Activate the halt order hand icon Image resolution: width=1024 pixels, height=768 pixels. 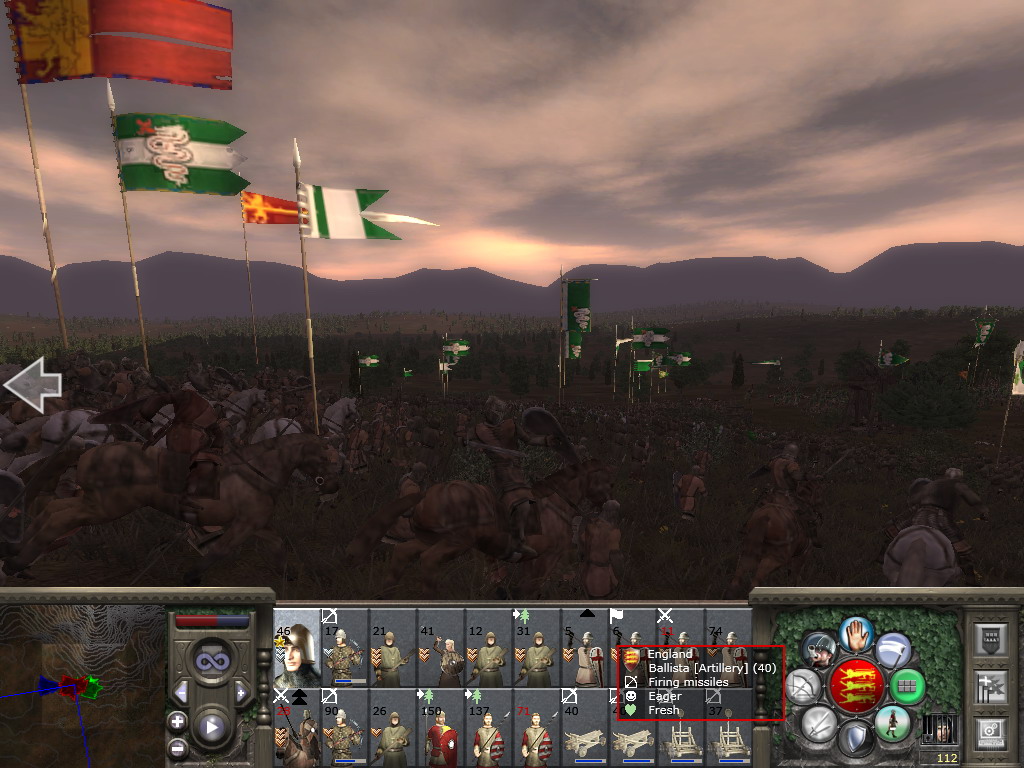click(856, 633)
